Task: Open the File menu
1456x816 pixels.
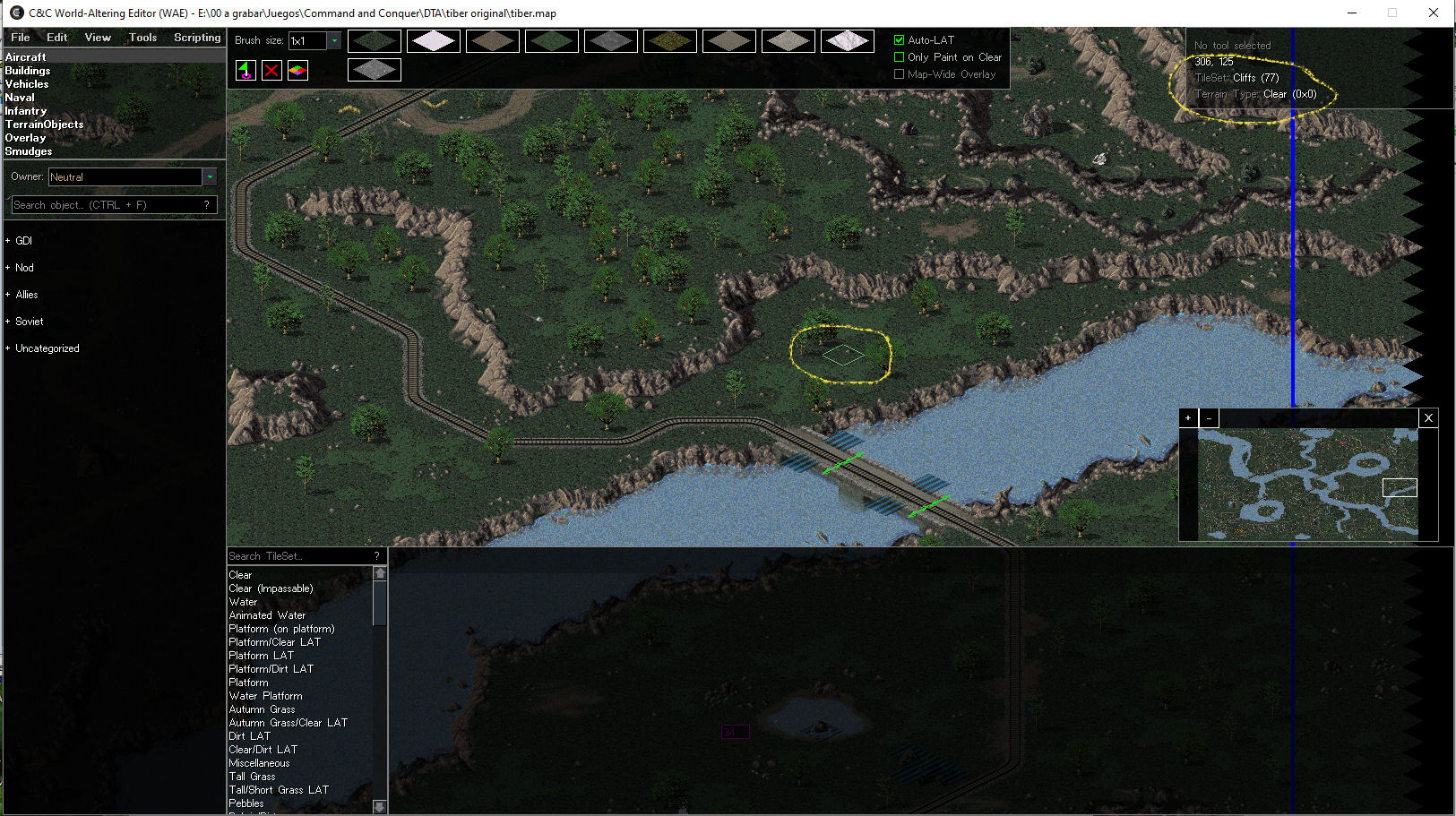Action: click(x=20, y=38)
